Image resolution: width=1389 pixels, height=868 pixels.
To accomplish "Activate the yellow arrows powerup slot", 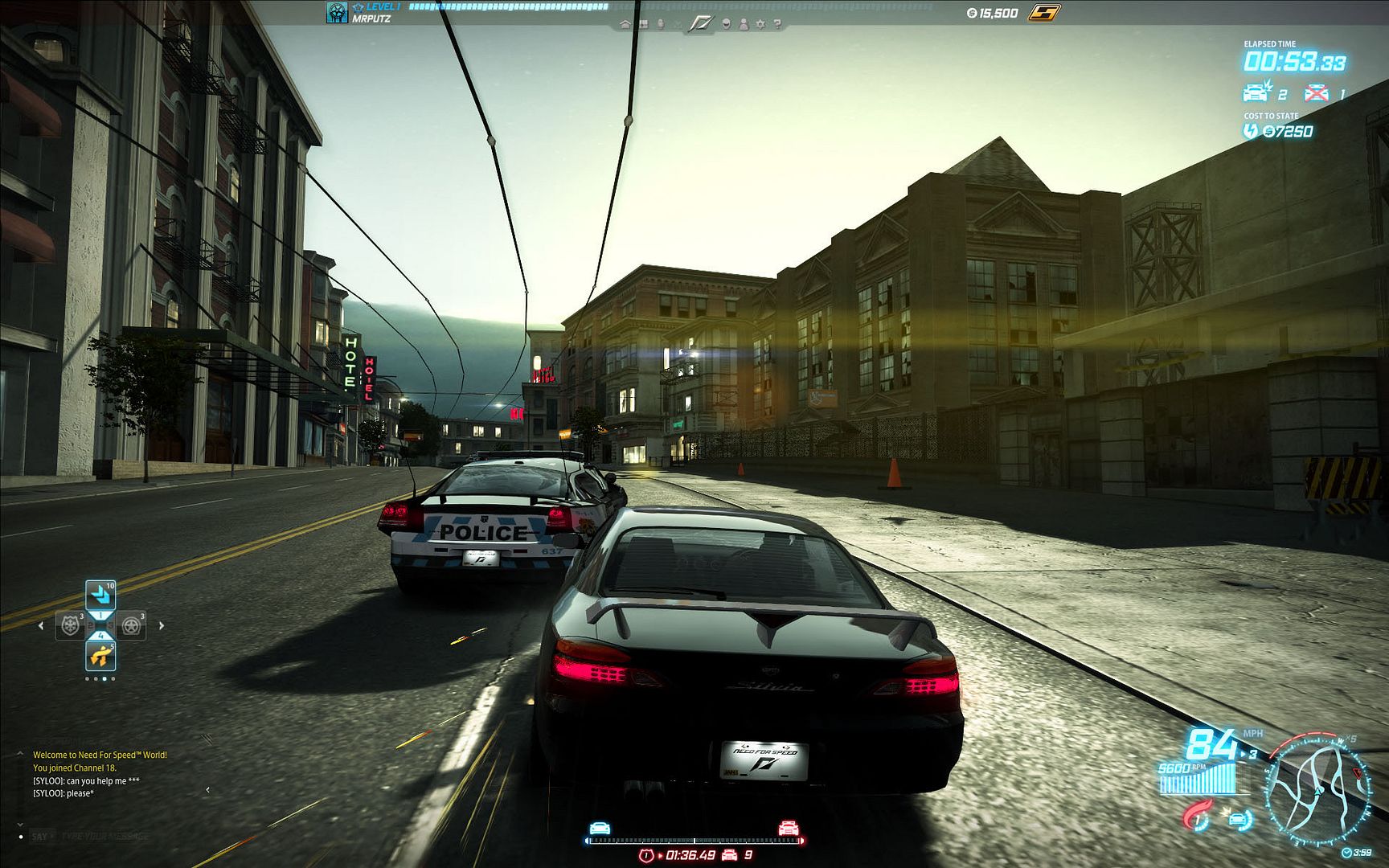I will (x=100, y=655).
